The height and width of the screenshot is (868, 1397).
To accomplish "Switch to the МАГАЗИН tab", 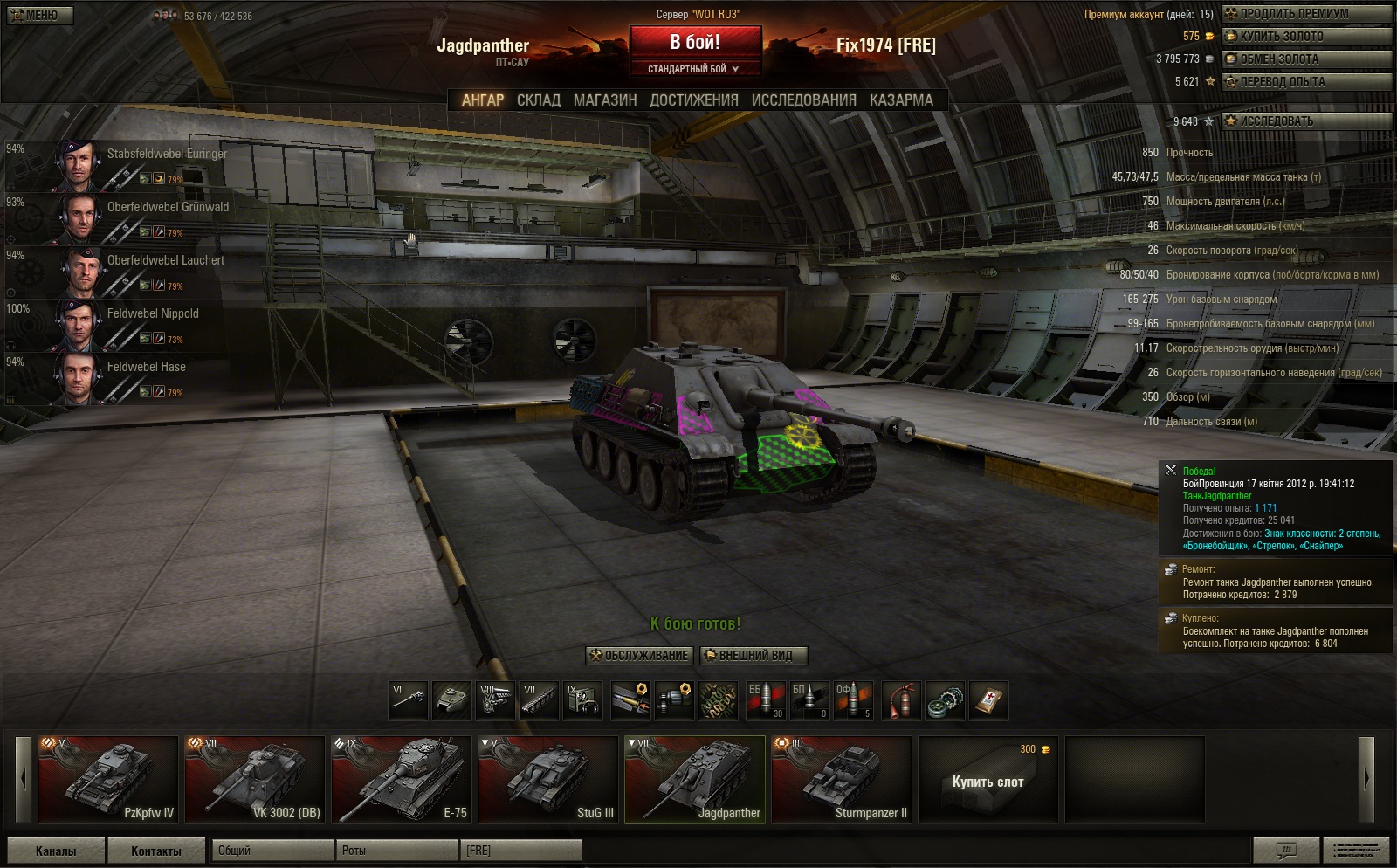I will coord(605,100).
